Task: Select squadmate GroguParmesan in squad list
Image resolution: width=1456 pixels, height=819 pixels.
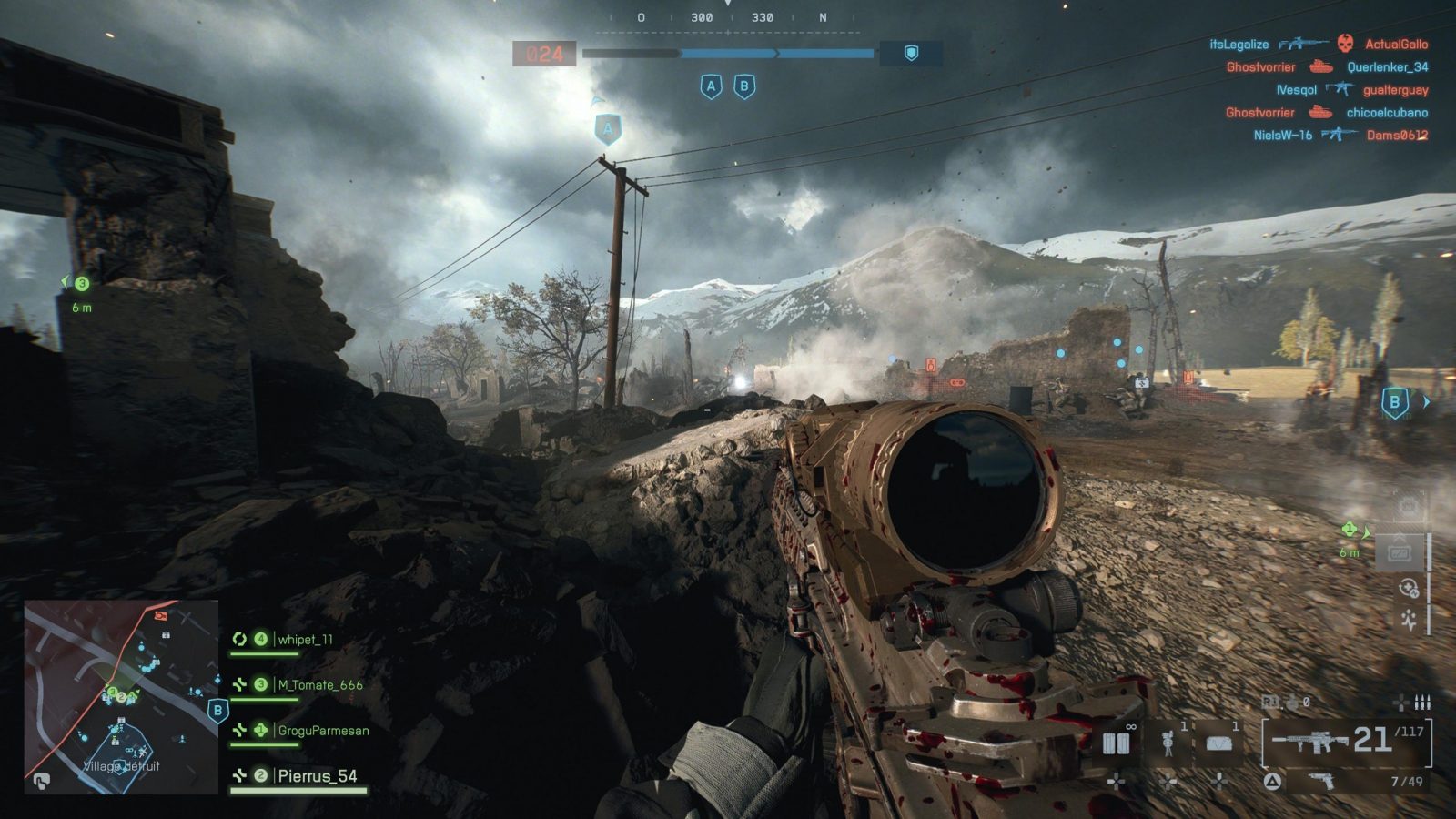Action: (x=323, y=731)
